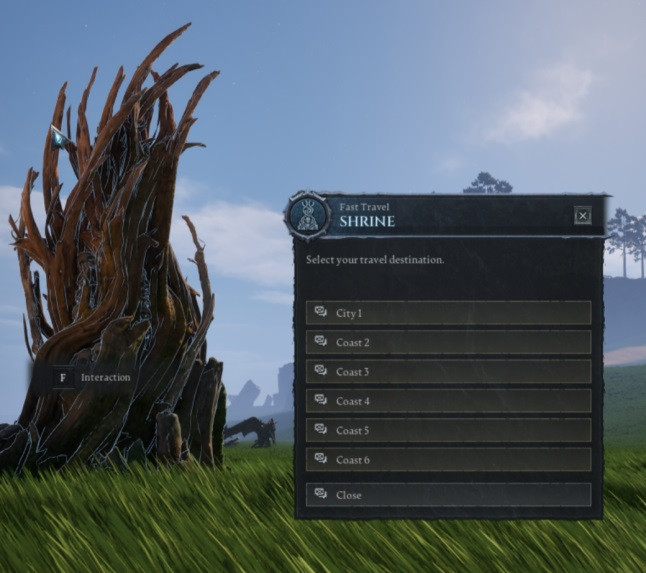Image resolution: width=646 pixels, height=573 pixels.
Task: Pick the Coast 4 destination
Action: click(448, 401)
